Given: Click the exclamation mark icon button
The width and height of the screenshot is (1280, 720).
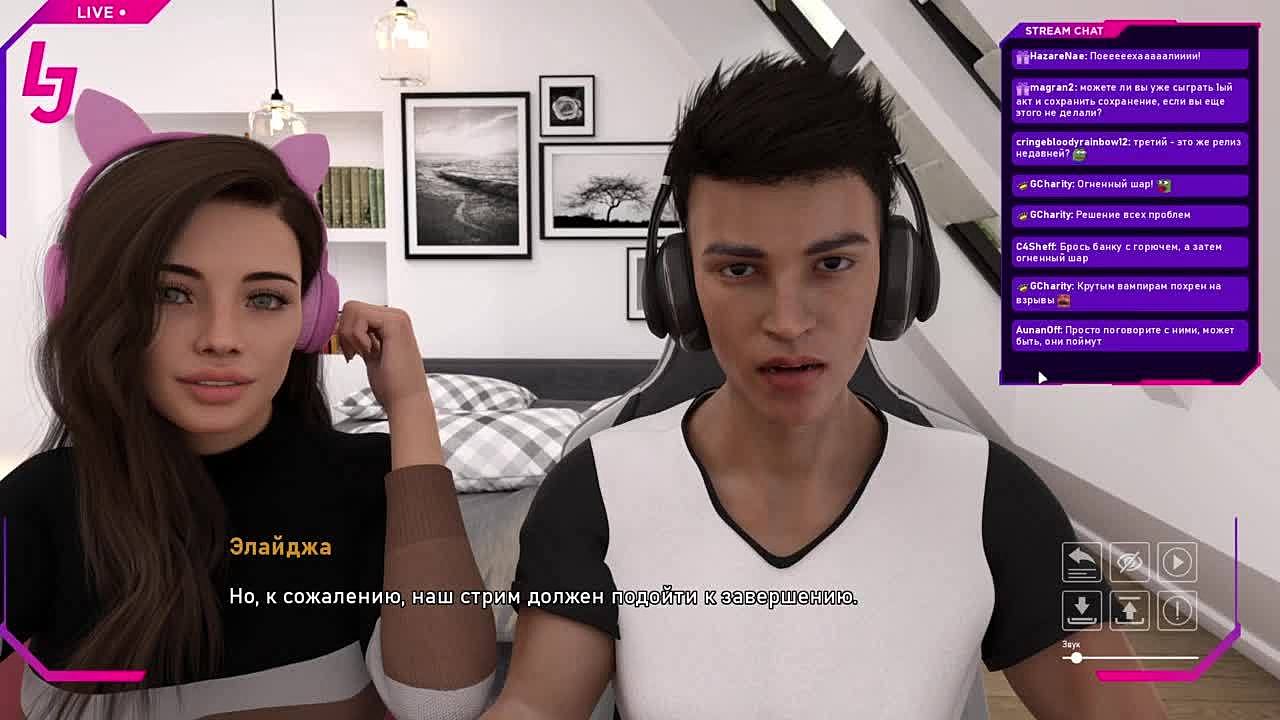Looking at the screenshot, I should (x=1177, y=610).
